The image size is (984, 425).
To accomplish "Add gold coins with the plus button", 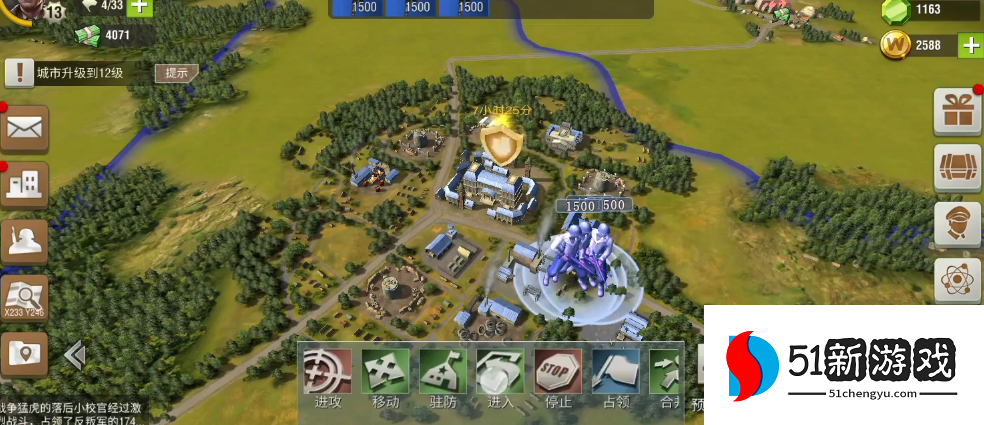I will pyautogui.click(x=970, y=45).
